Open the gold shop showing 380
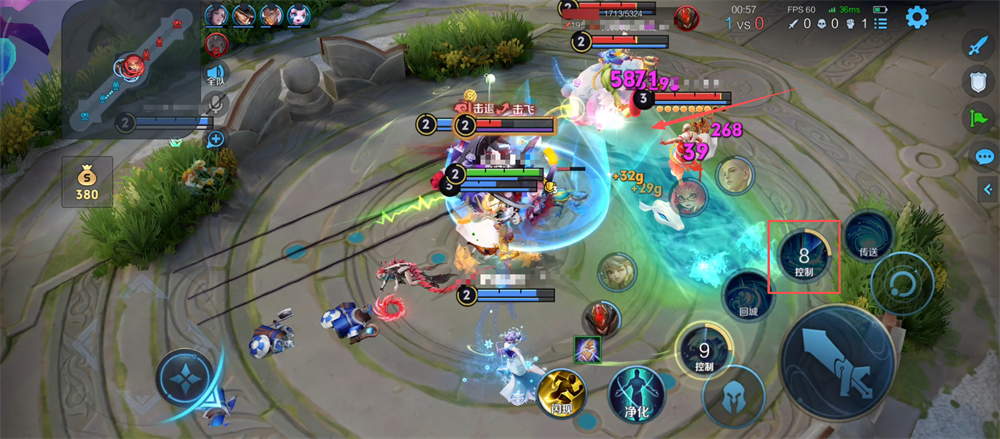The height and width of the screenshot is (439, 1000). point(87,182)
